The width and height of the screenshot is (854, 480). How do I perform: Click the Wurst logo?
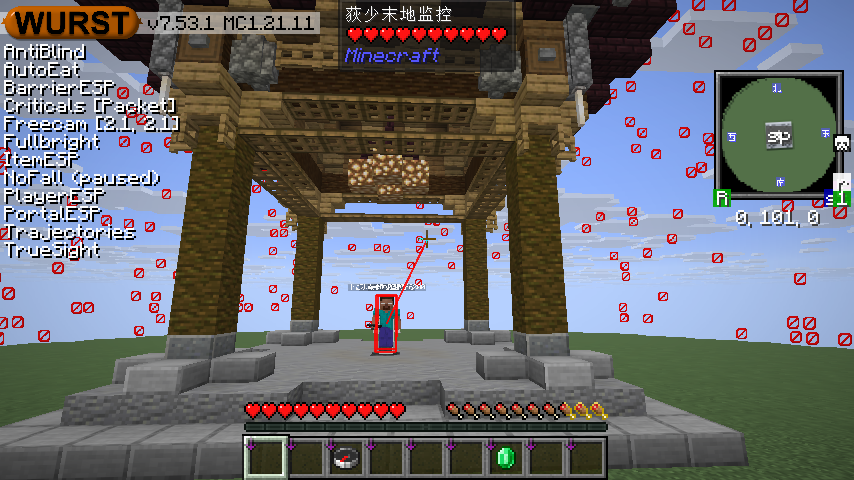[x=72, y=22]
